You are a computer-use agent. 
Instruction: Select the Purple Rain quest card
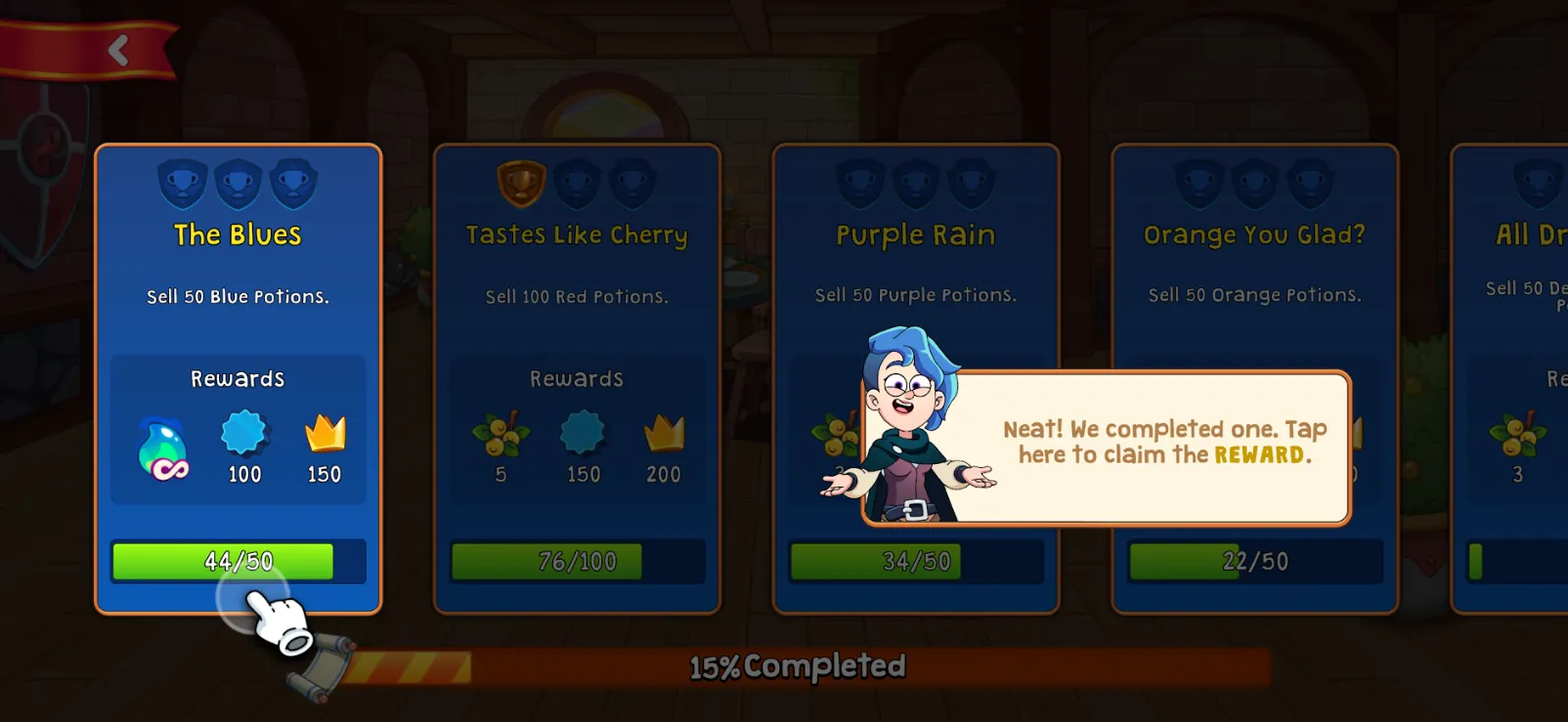point(915,234)
